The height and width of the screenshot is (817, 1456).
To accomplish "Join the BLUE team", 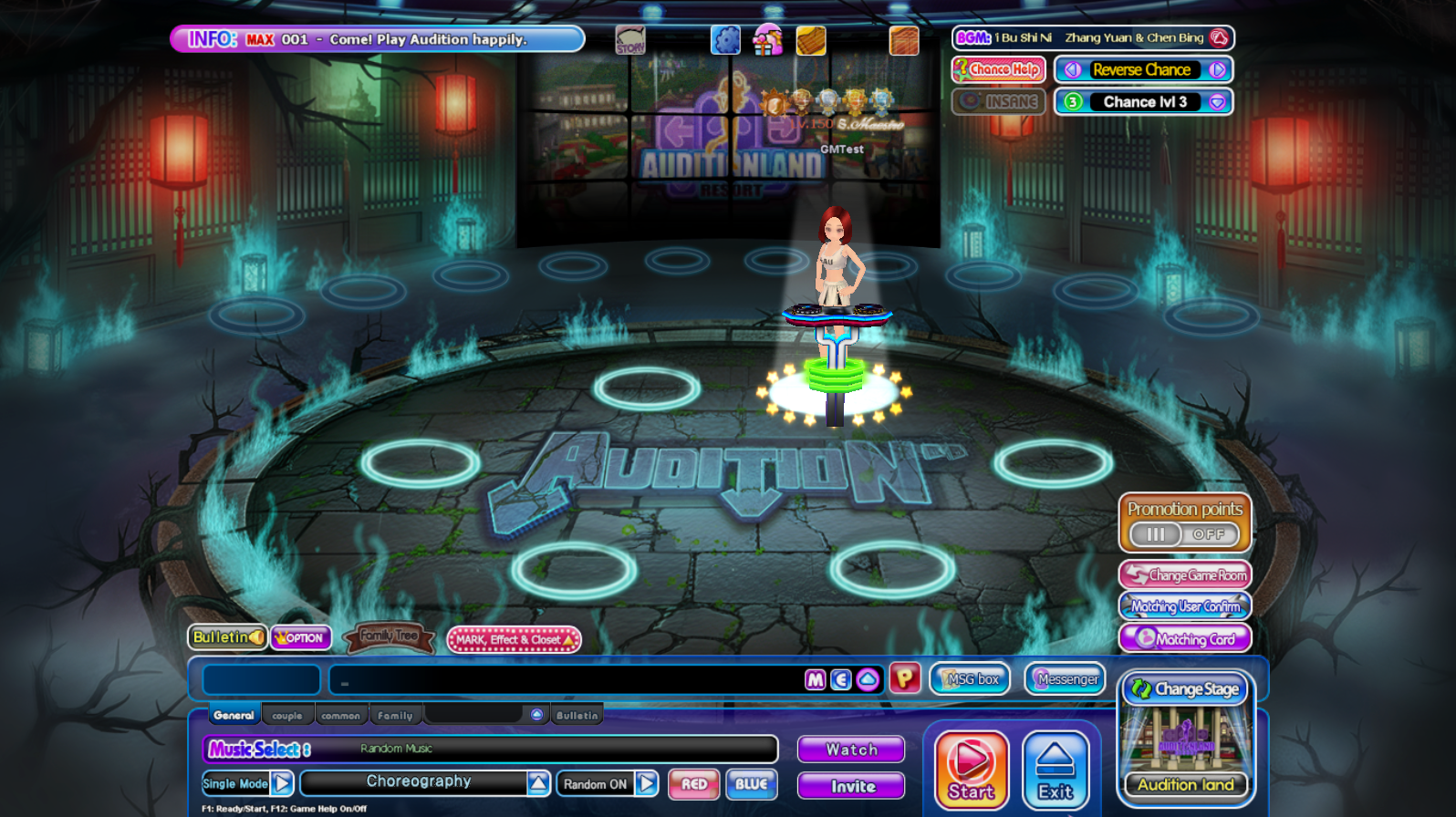I will click(x=751, y=784).
